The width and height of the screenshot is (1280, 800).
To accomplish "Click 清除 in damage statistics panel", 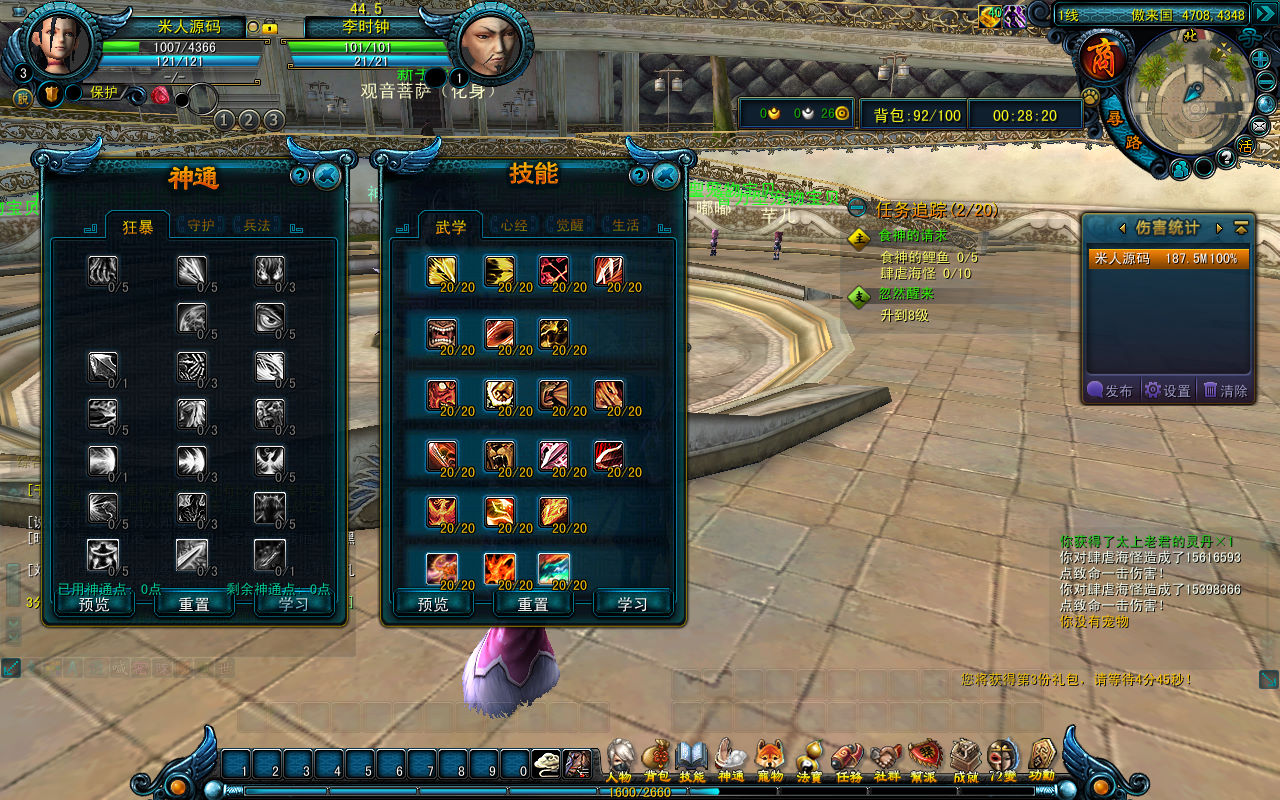I will click(x=1226, y=391).
